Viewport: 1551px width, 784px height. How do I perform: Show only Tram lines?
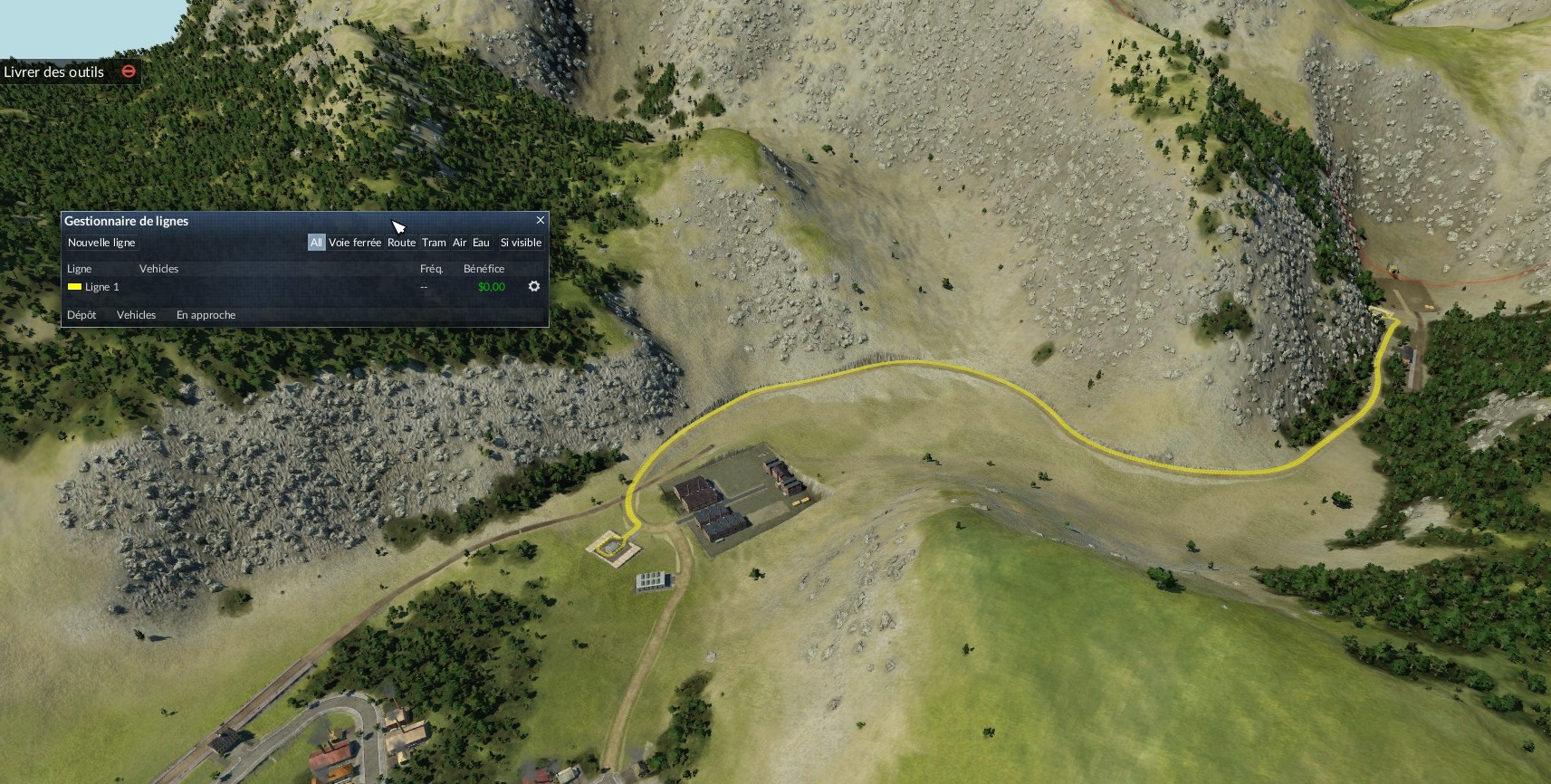tap(434, 243)
